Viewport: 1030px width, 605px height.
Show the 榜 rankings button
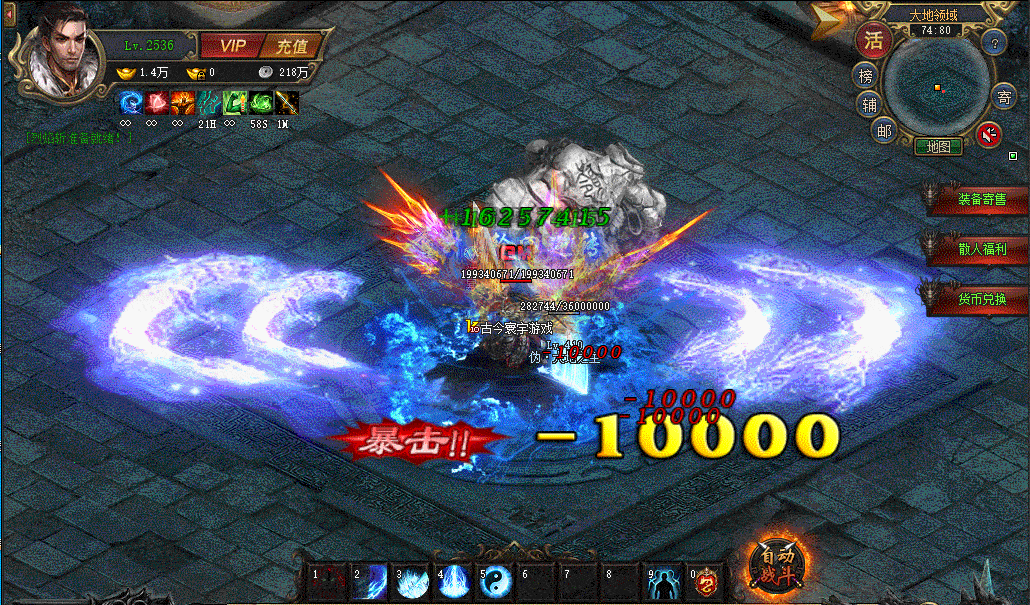click(864, 76)
